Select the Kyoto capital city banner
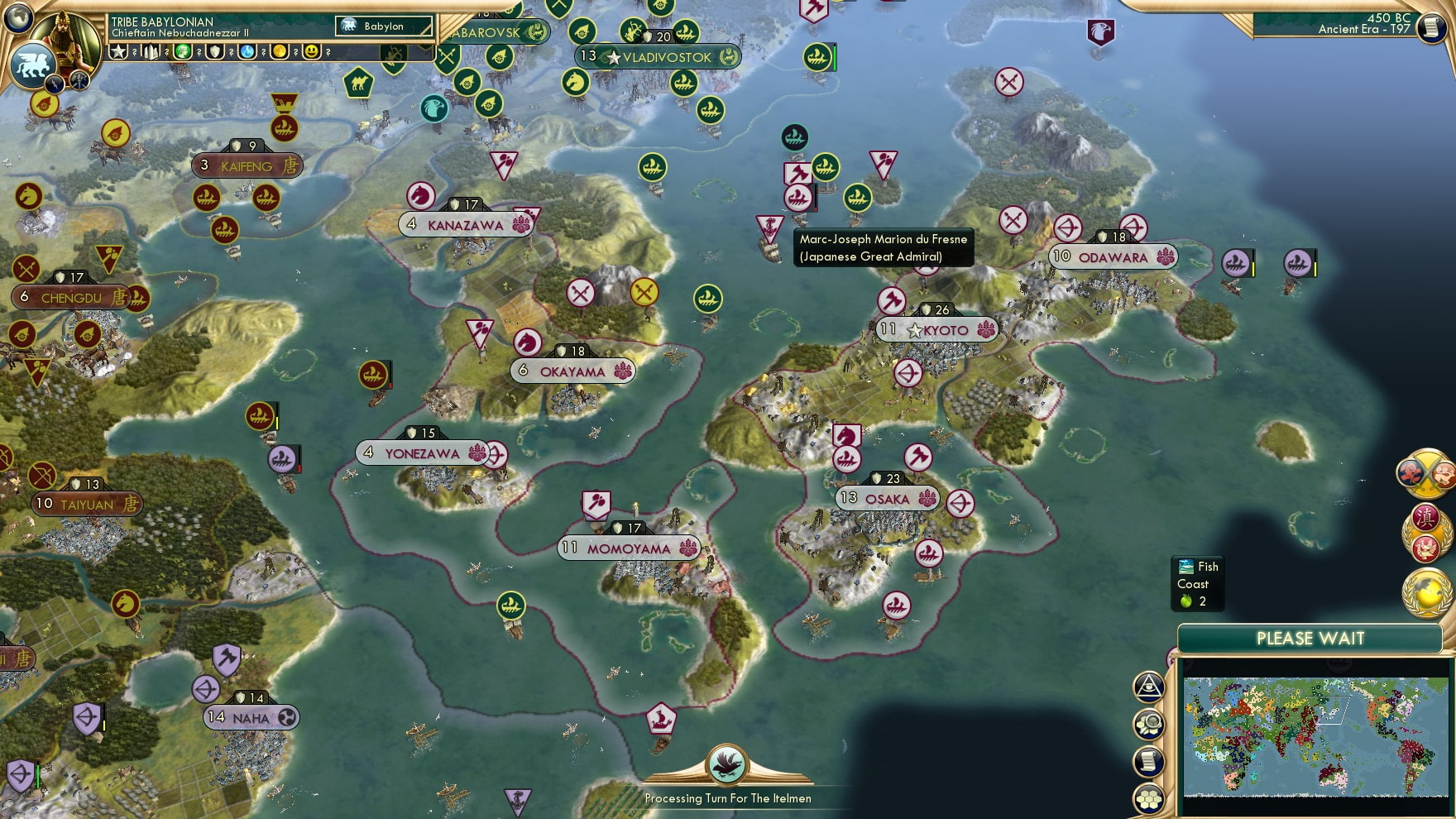1456x819 pixels. point(939,329)
